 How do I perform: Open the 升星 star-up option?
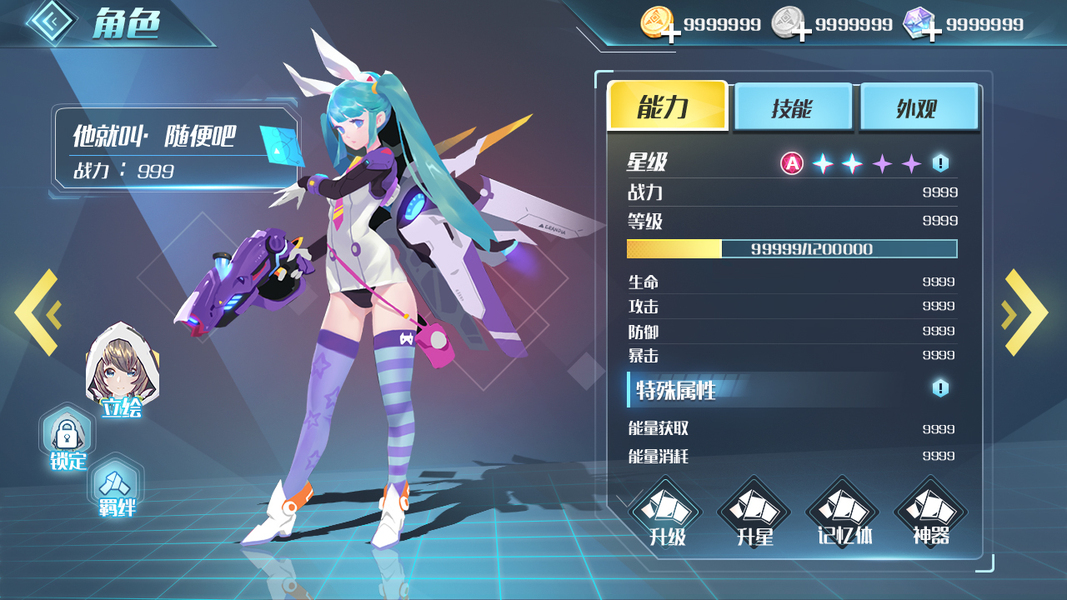click(x=754, y=514)
